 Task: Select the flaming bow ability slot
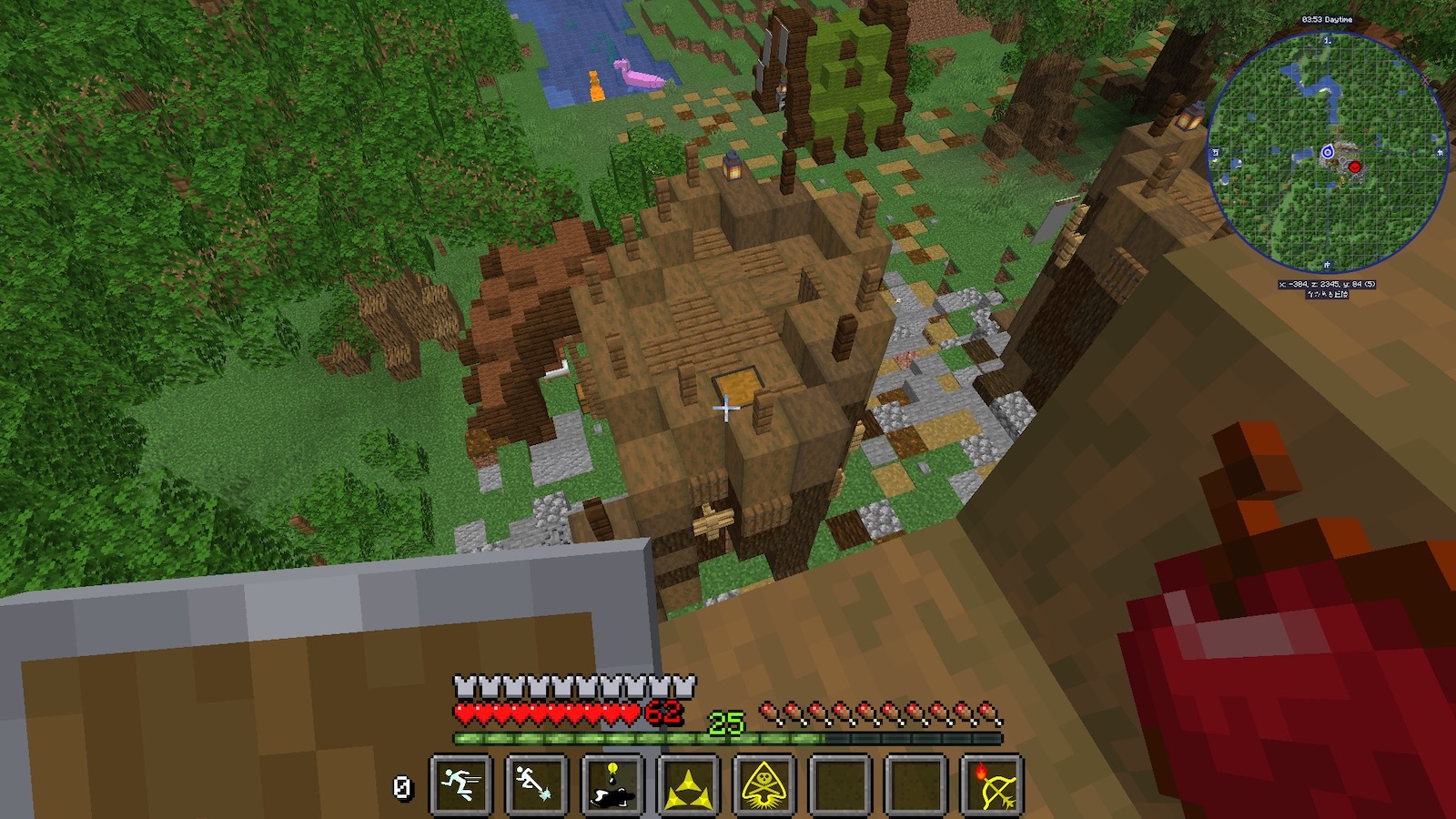992,784
